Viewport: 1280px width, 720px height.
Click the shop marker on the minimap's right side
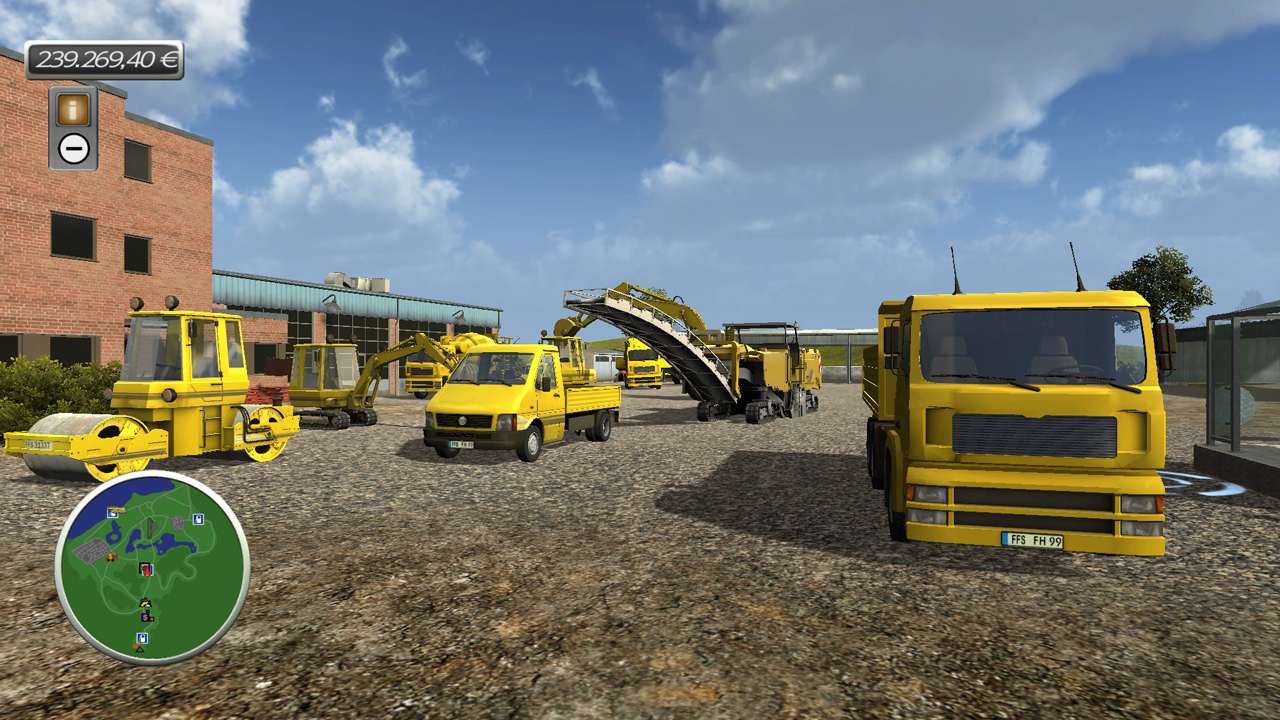(197, 517)
